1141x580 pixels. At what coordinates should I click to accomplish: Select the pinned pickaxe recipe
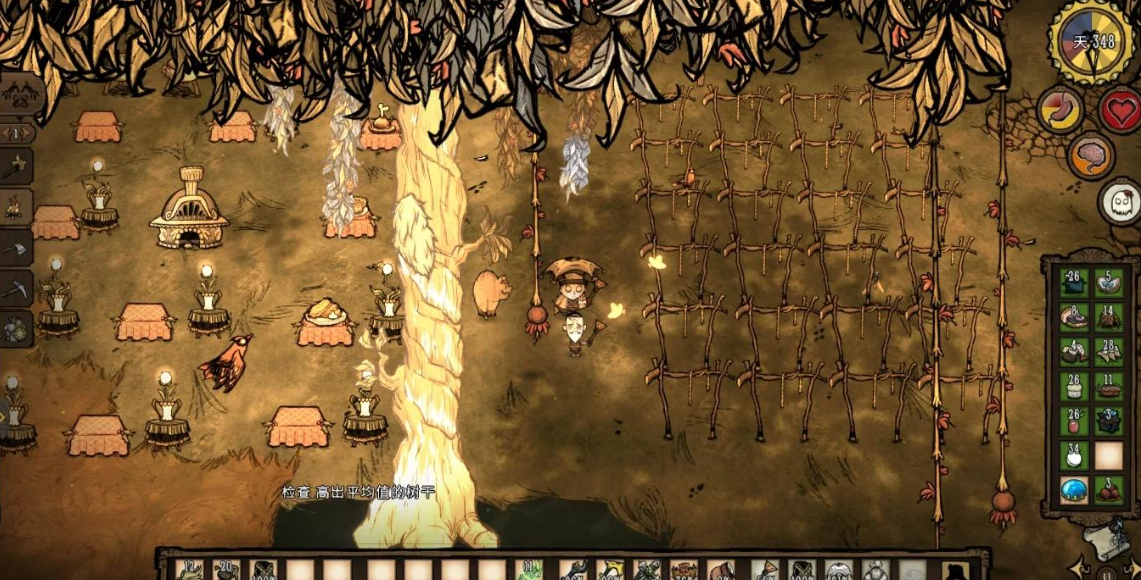click(15, 289)
